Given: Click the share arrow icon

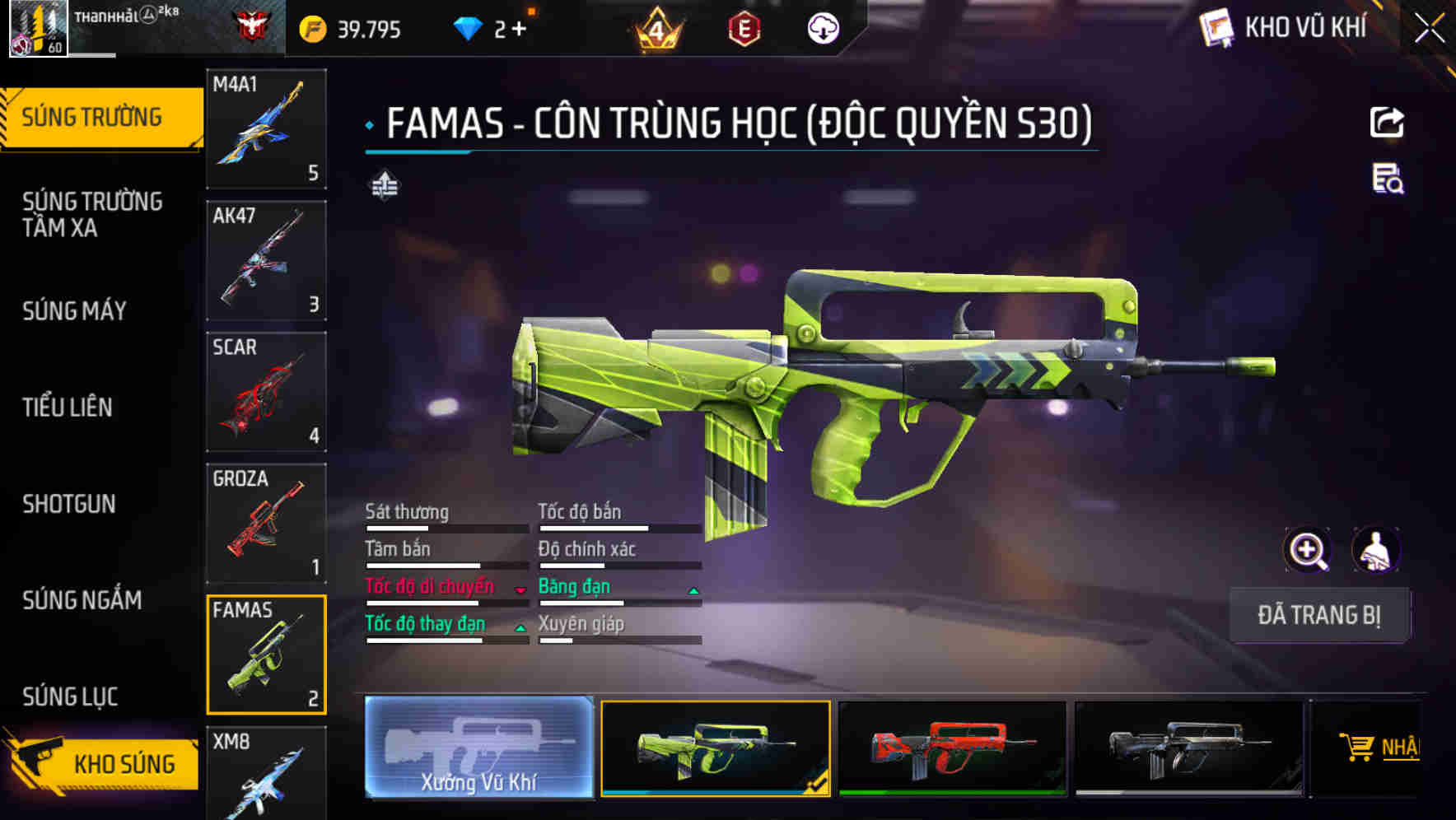Looking at the screenshot, I should click(x=1387, y=123).
